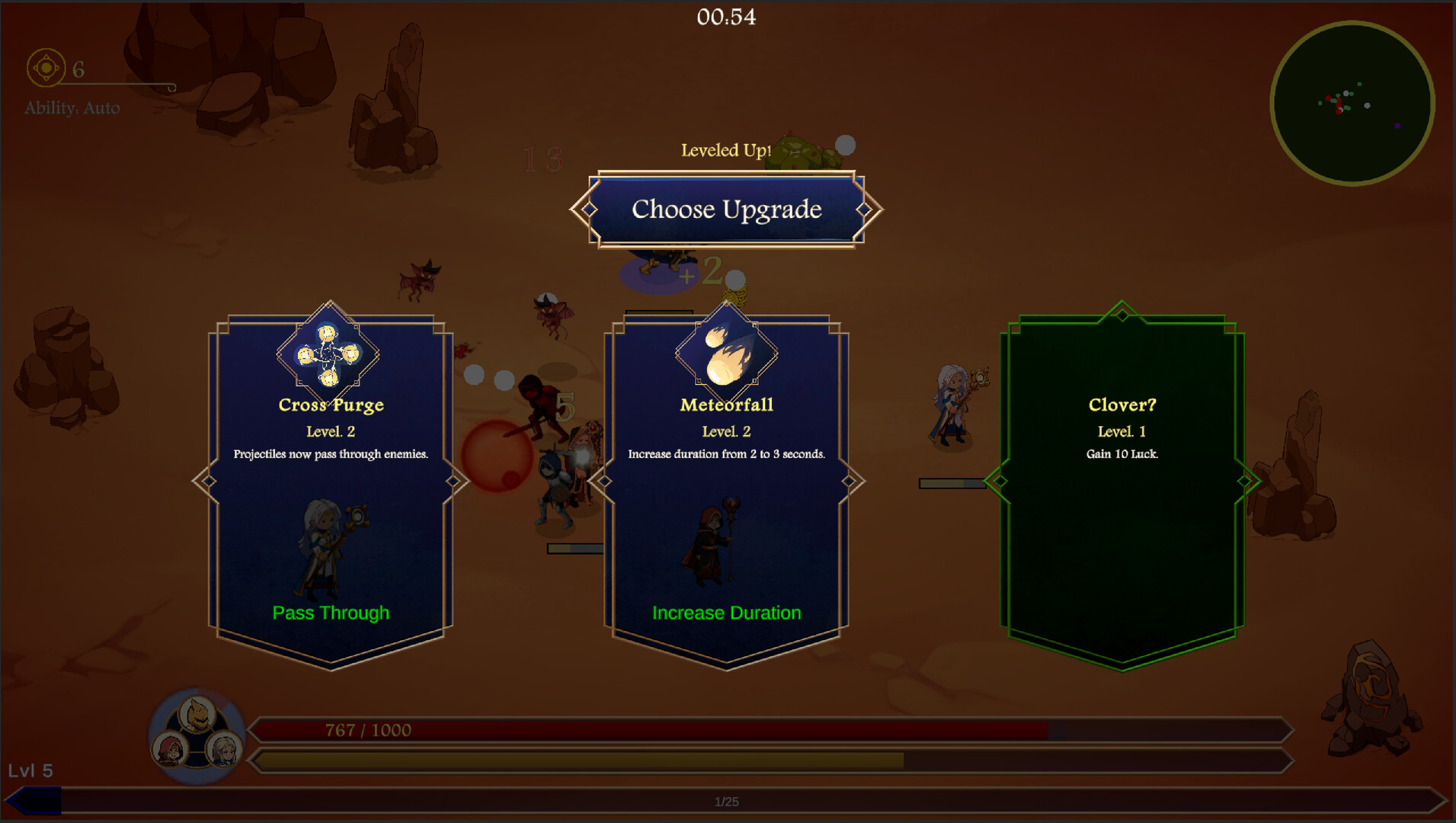The height and width of the screenshot is (823, 1456).
Task: Choose the Pass Through upgrade
Action: 331,612
